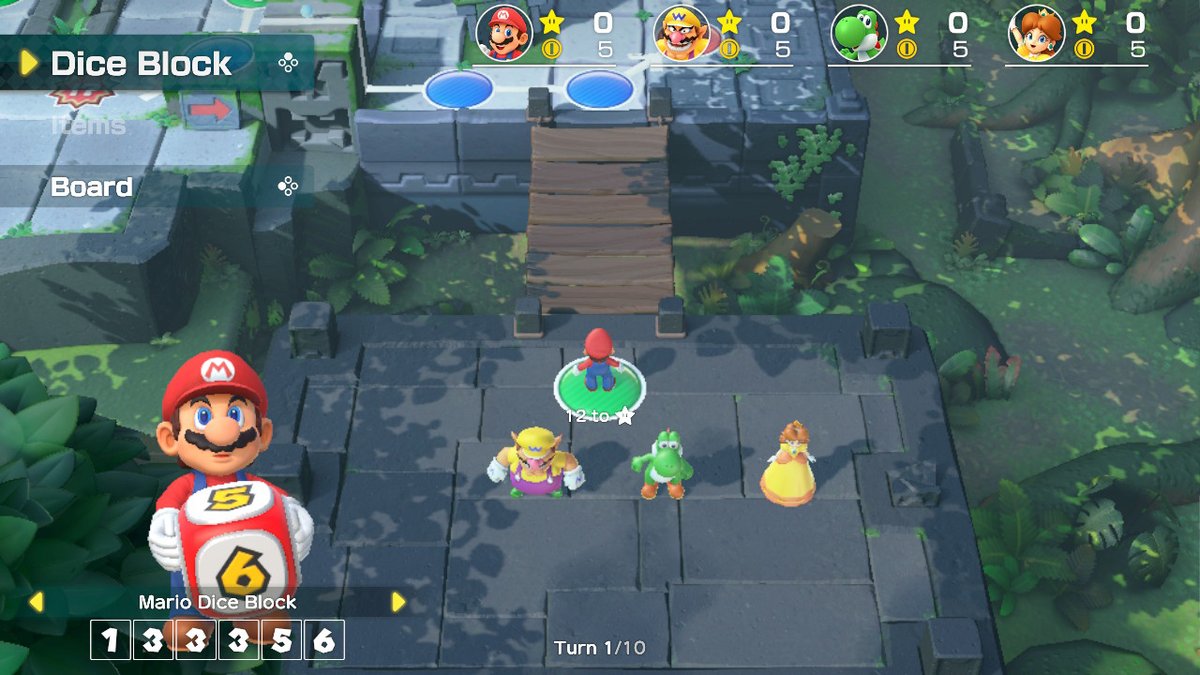1200x675 pixels.
Task: Select Yoshi's portrait in the scoreboard
Action: click(859, 33)
